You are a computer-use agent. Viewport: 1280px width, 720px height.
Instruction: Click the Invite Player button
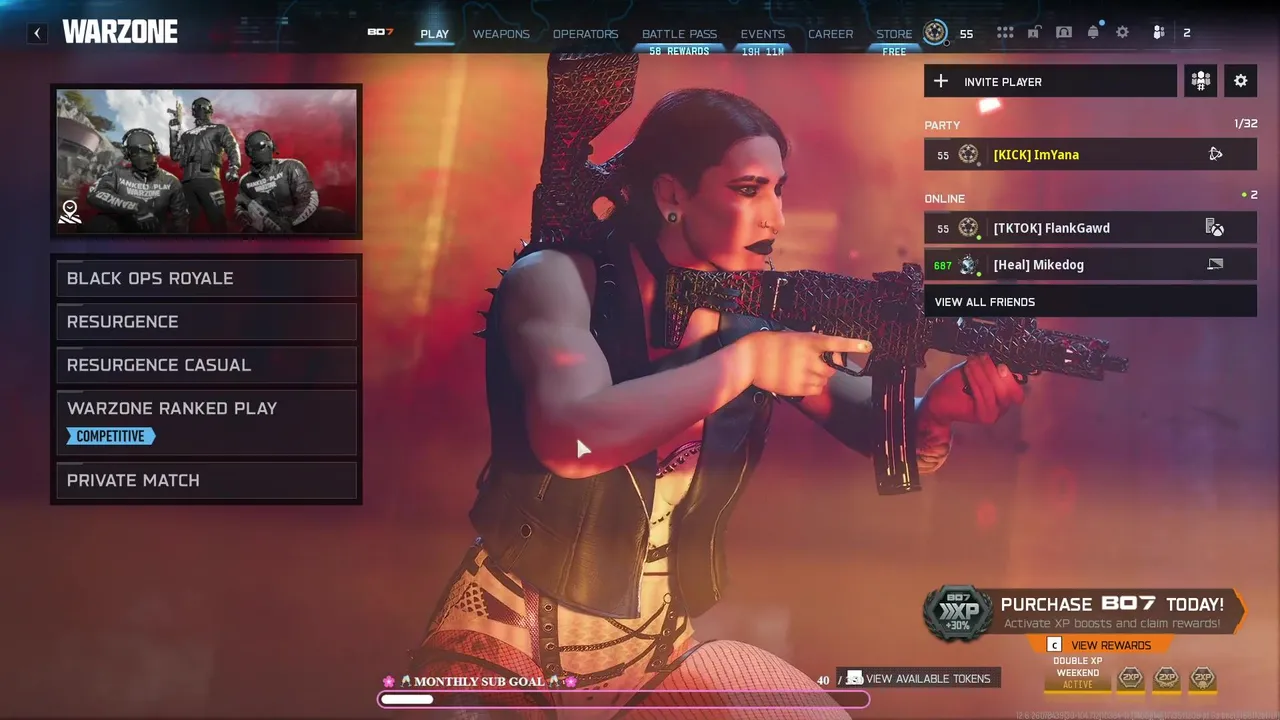[x=1050, y=82]
